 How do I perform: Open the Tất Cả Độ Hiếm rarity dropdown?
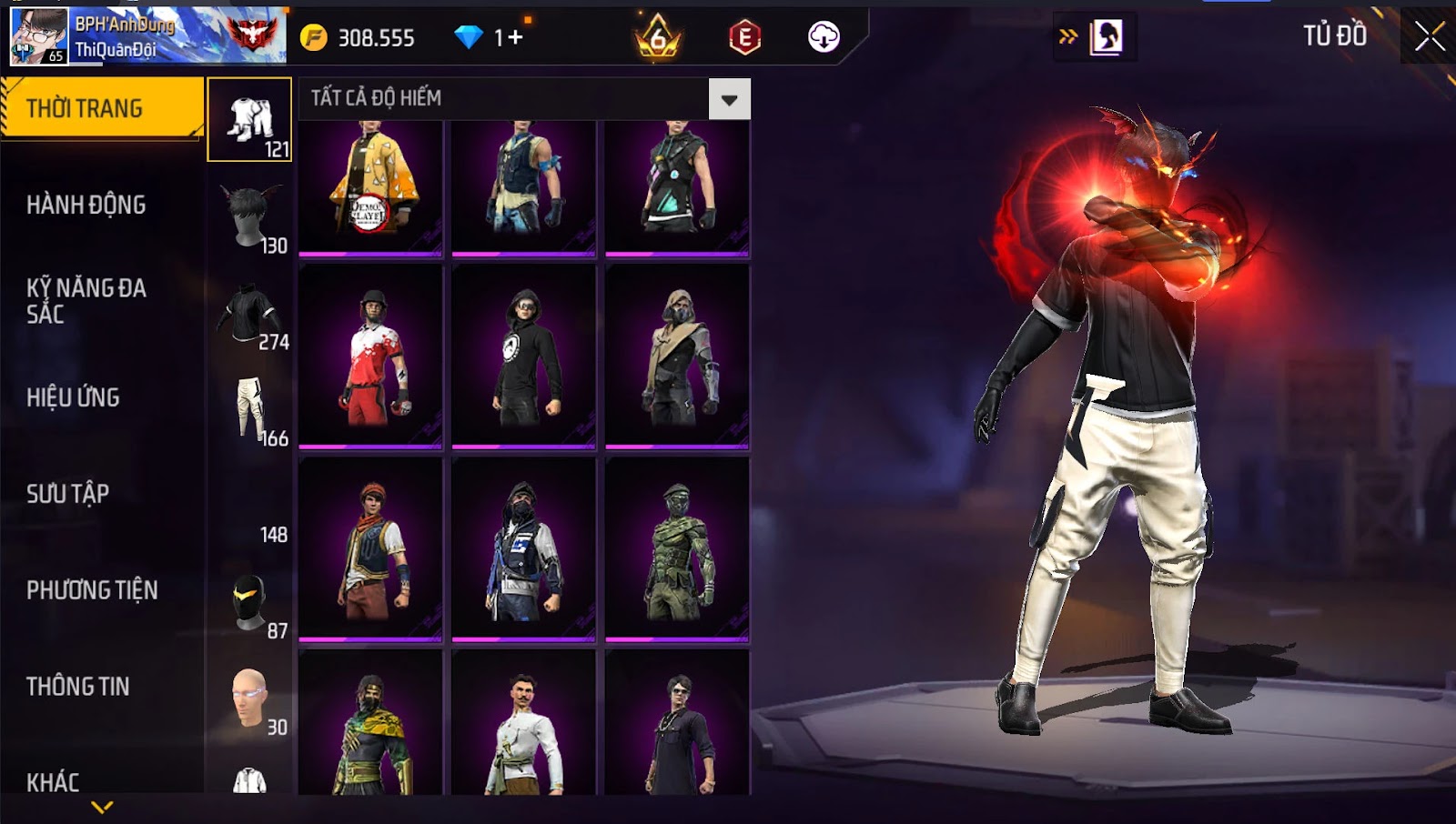click(729, 99)
